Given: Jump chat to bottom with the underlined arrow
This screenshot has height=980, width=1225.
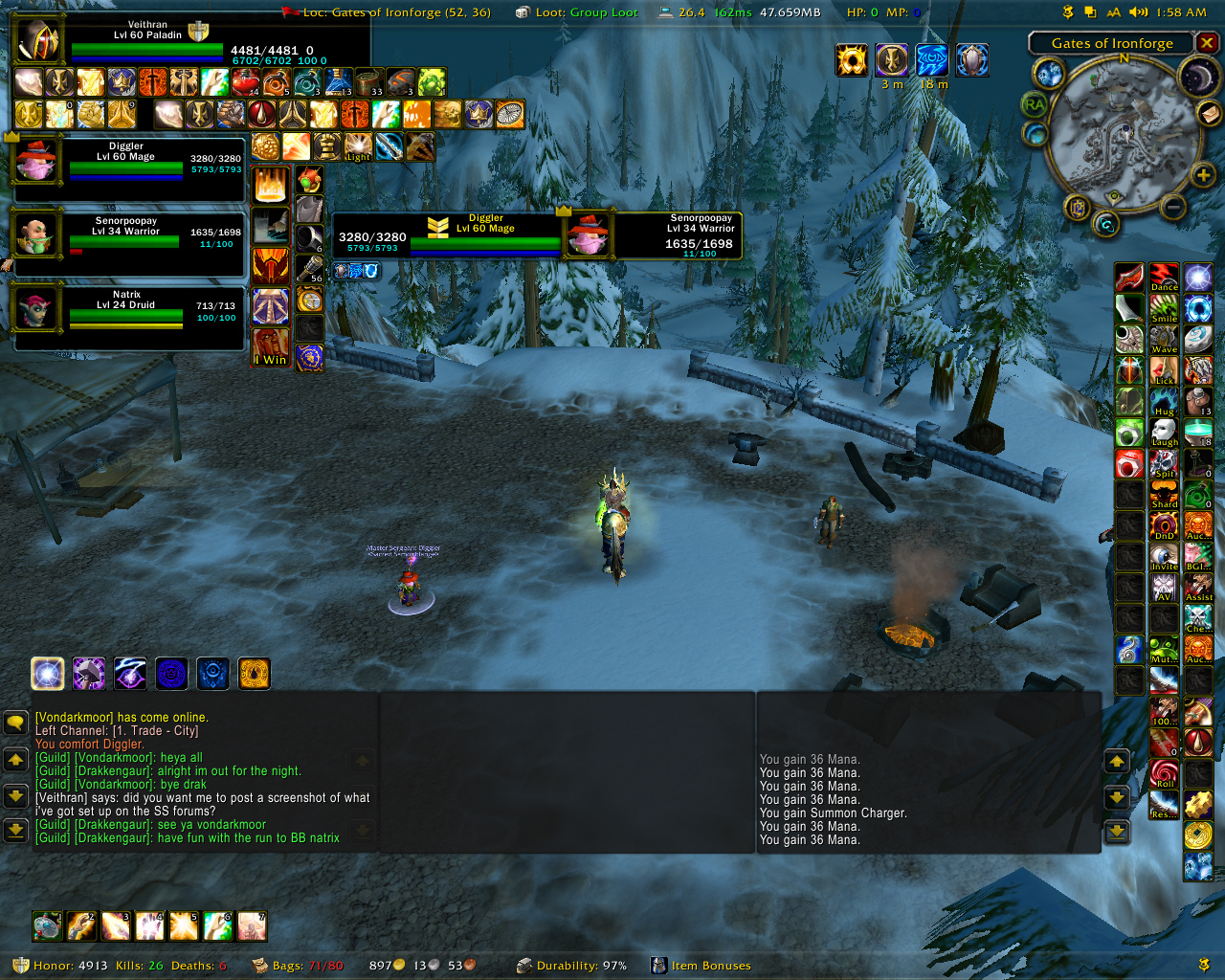Looking at the screenshot, I should coord(15,830).
